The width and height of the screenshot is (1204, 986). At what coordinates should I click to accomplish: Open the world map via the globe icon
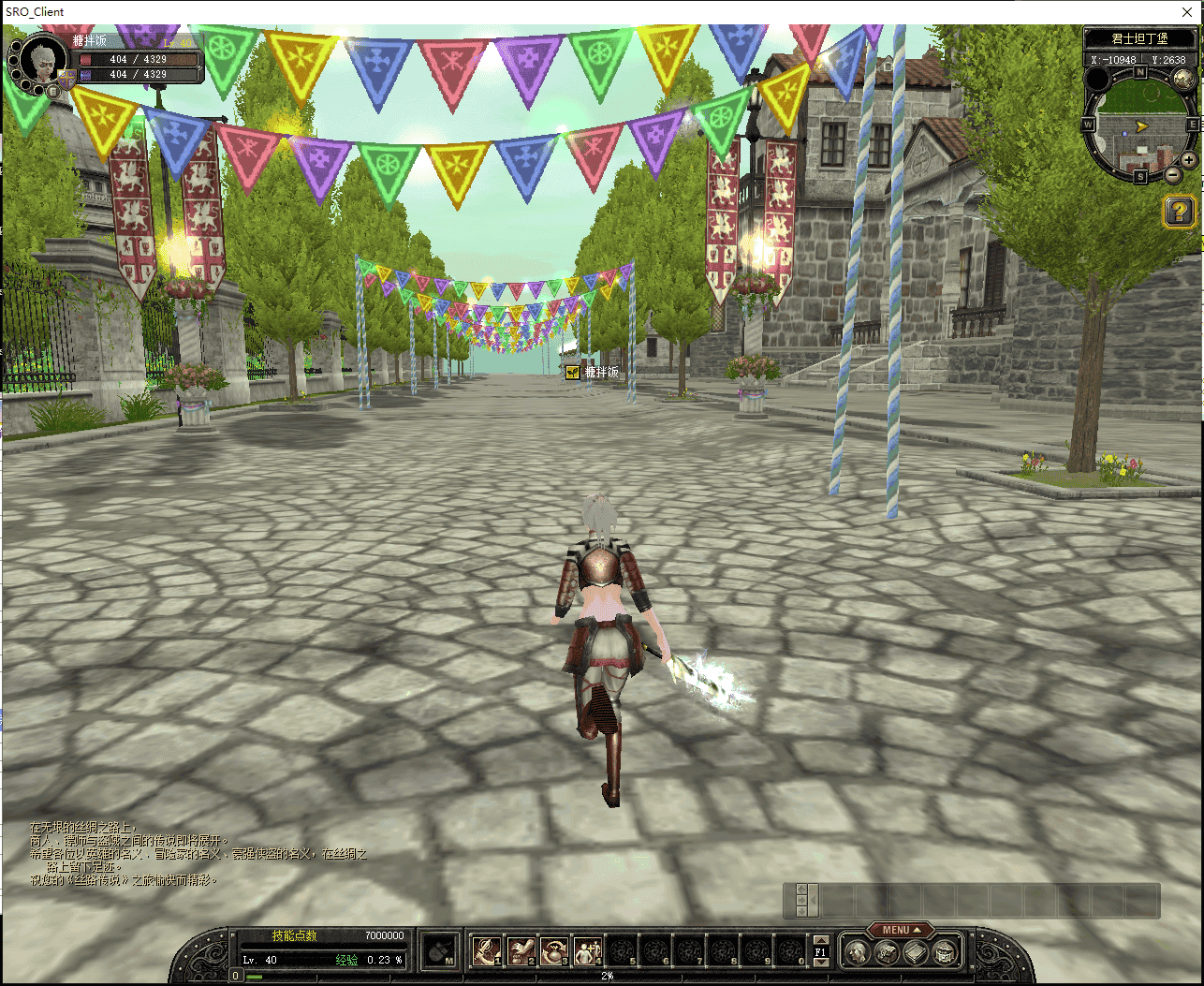(944, 952)
